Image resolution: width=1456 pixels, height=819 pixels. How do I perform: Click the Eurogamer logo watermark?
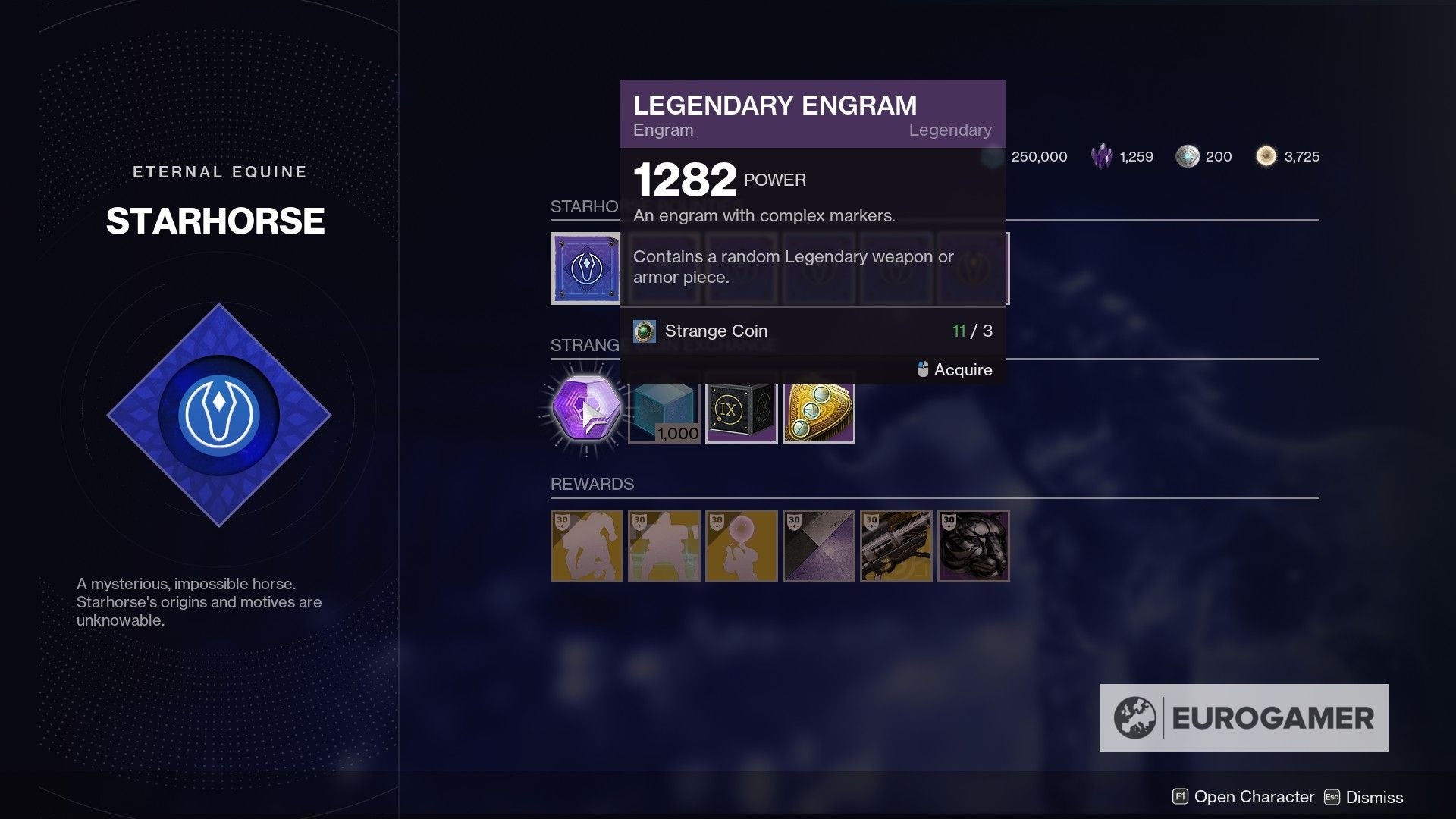click(1242, 715)
